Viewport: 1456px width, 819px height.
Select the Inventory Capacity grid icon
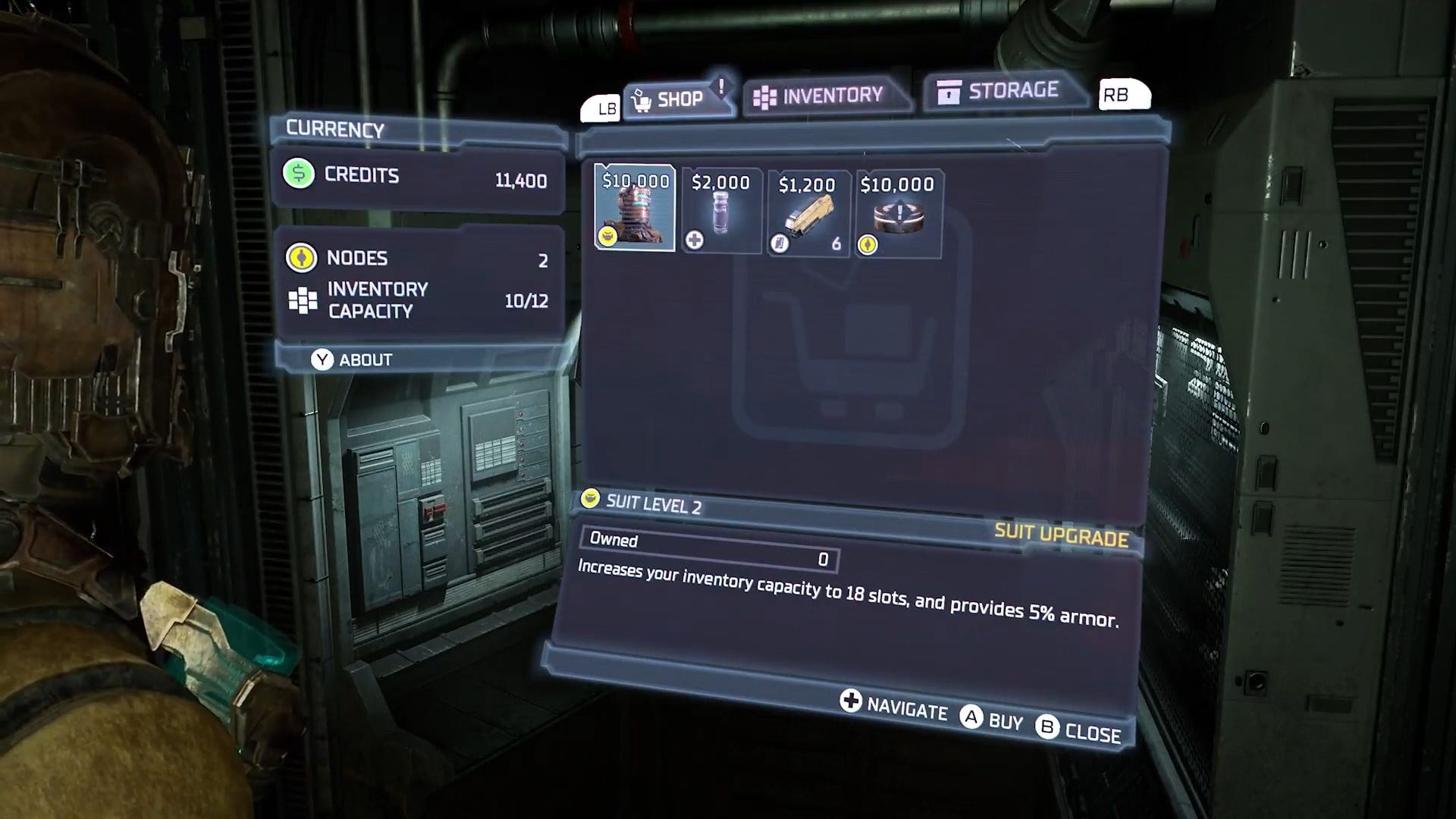(303, 300)
